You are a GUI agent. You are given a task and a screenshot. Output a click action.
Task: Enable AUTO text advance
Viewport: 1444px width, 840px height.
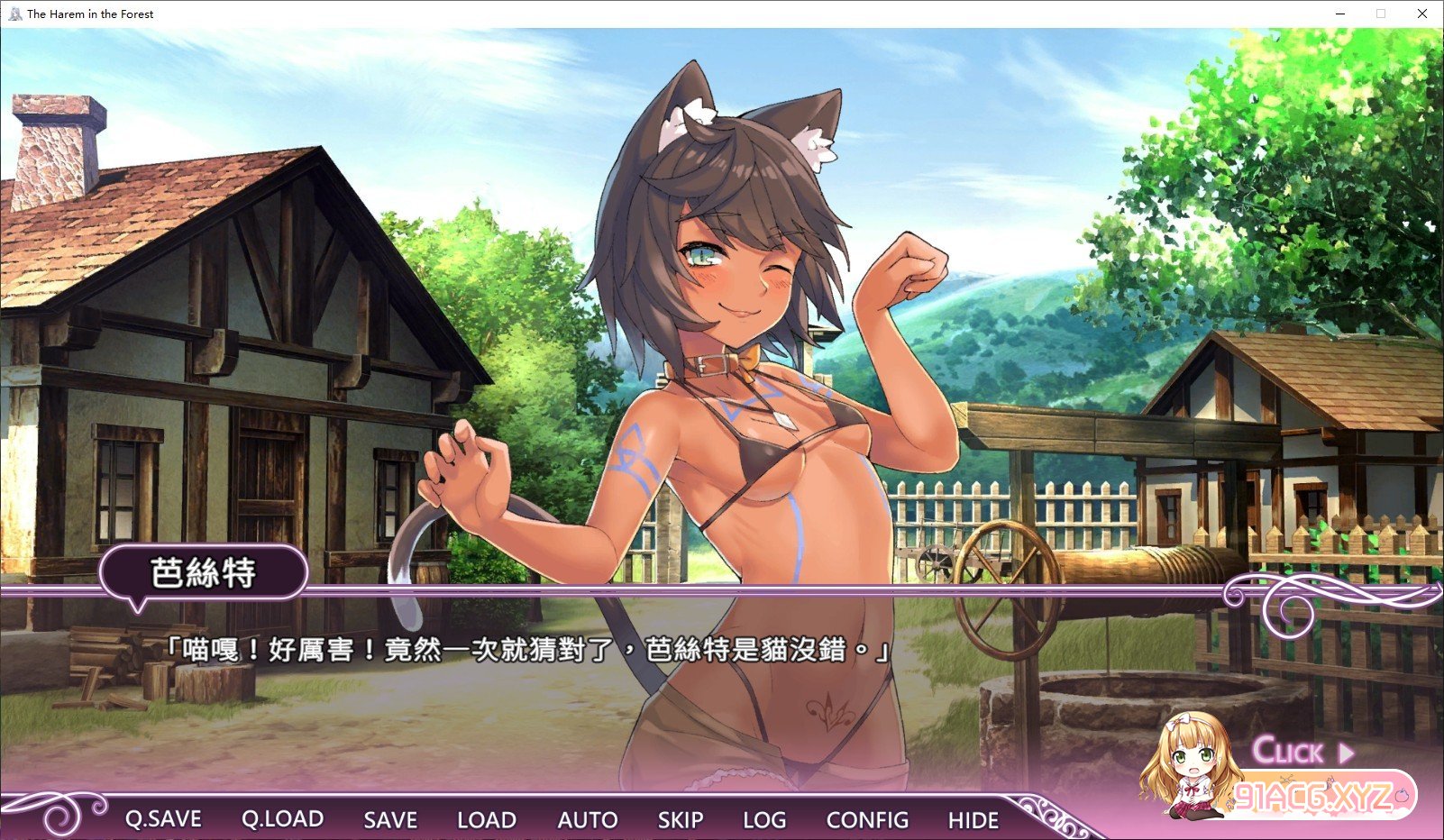pos(588,819)
